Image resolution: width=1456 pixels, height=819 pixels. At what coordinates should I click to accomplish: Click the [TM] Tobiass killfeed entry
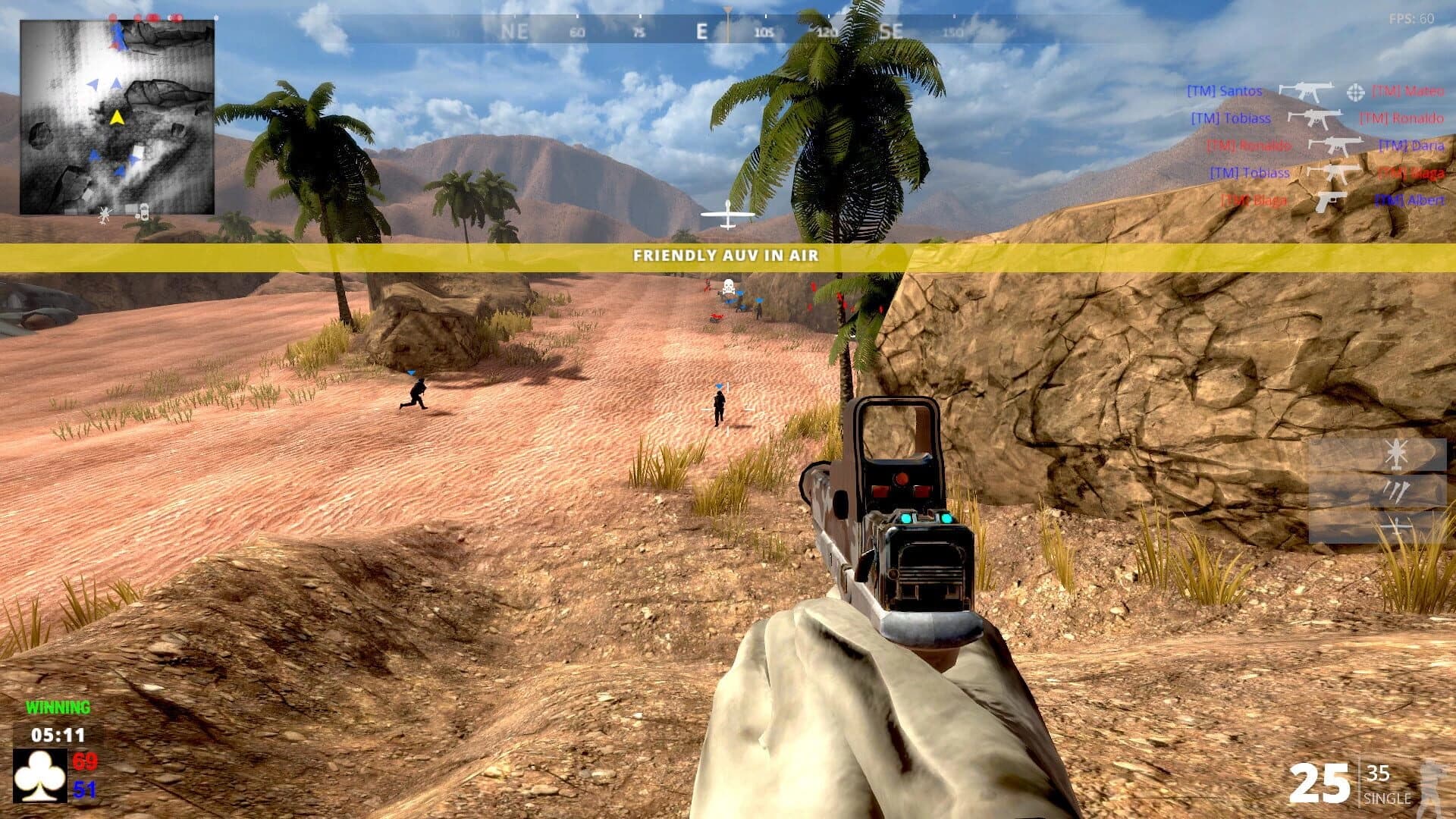[1231, 118]
